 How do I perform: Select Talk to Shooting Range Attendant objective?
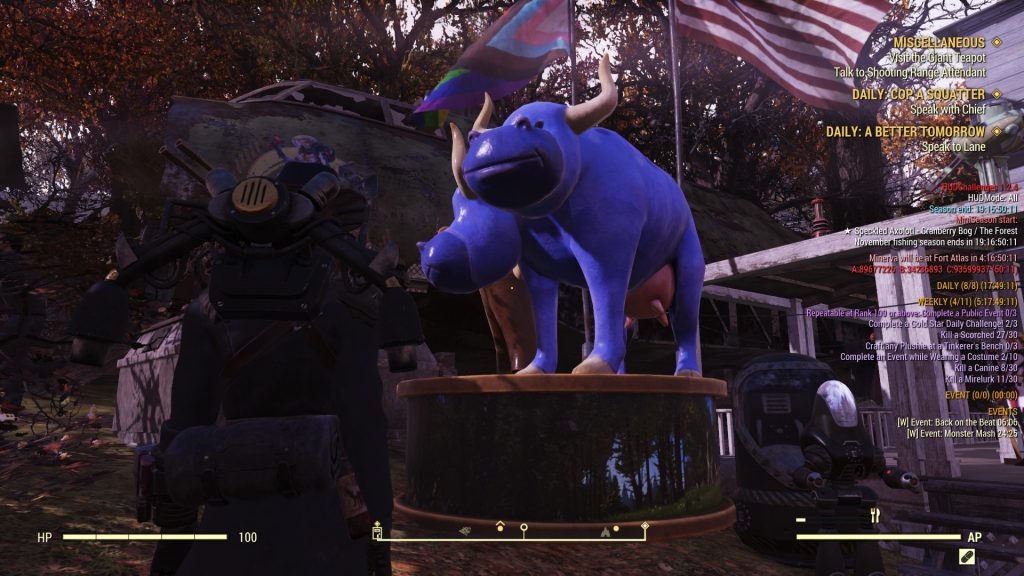click(x=909, y=72)
